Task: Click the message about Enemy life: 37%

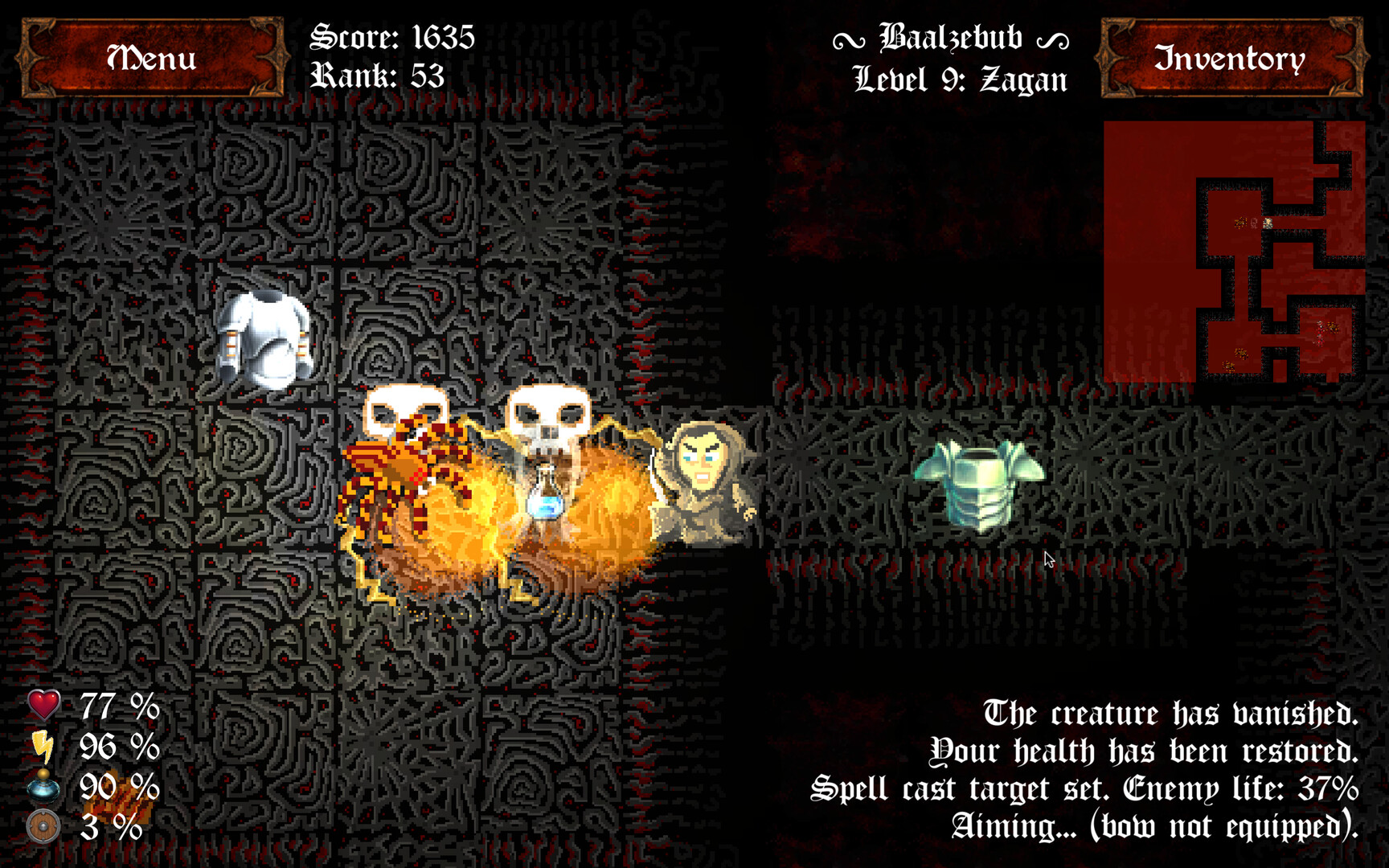Action: point(1081,789)
